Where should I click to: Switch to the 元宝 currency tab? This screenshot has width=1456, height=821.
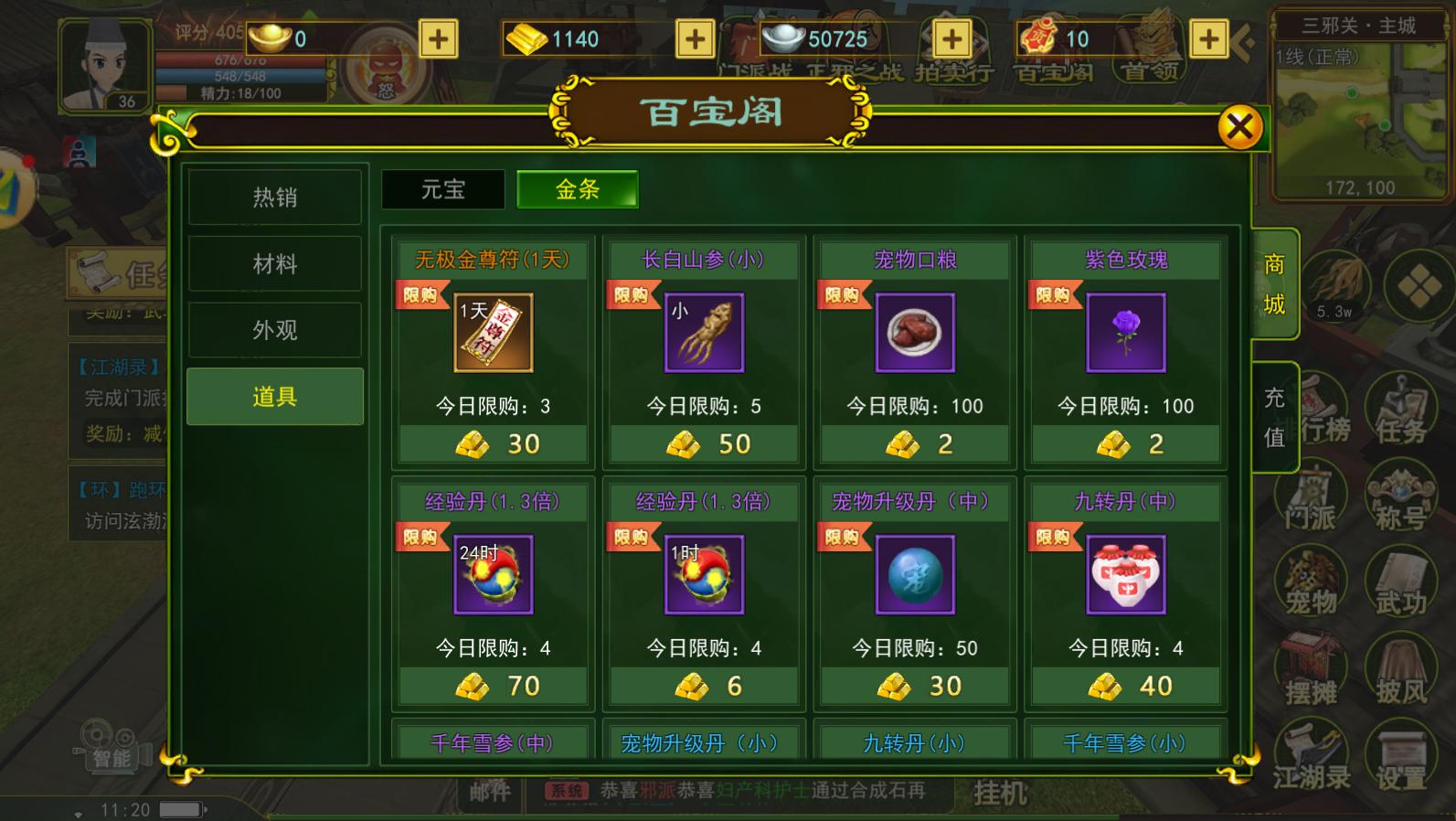[443, 189]
